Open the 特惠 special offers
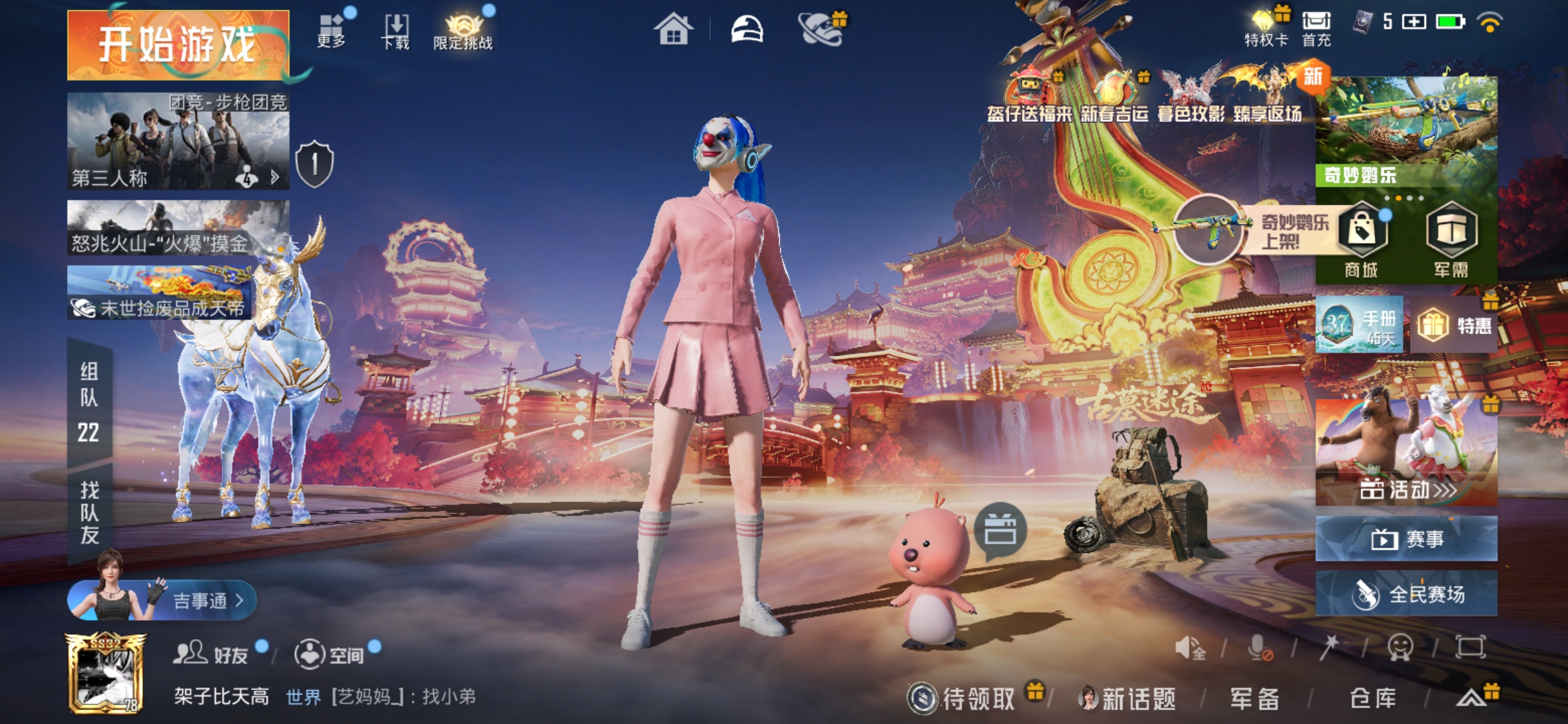The image size is (1568, 724). pyautogui.click(x=1455, y=326)
